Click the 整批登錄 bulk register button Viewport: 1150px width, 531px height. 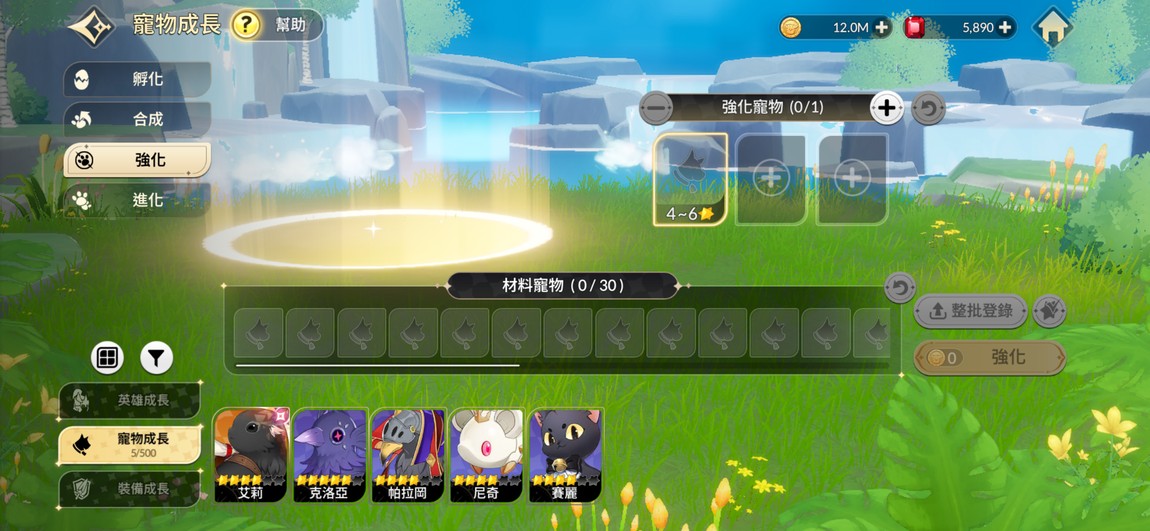point(970,311)
